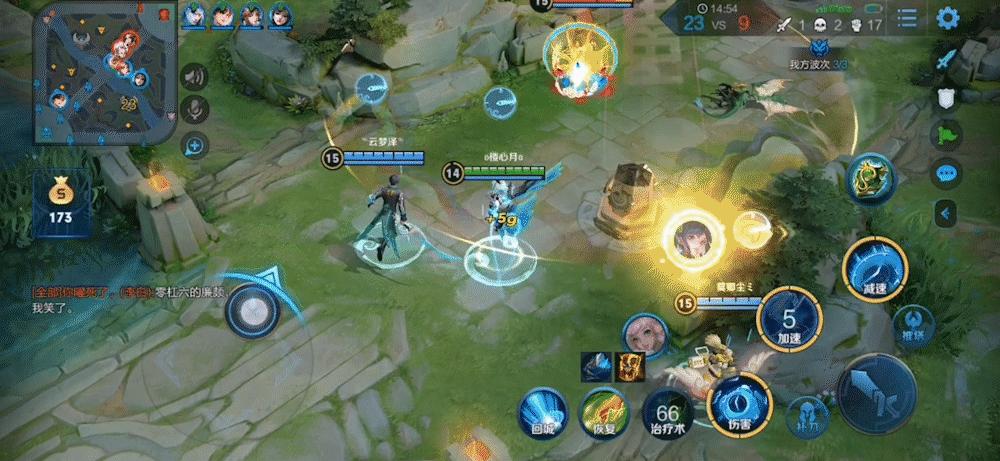
Task: Cast the 伤害 damage skill
Action: [x=738, y=403]
